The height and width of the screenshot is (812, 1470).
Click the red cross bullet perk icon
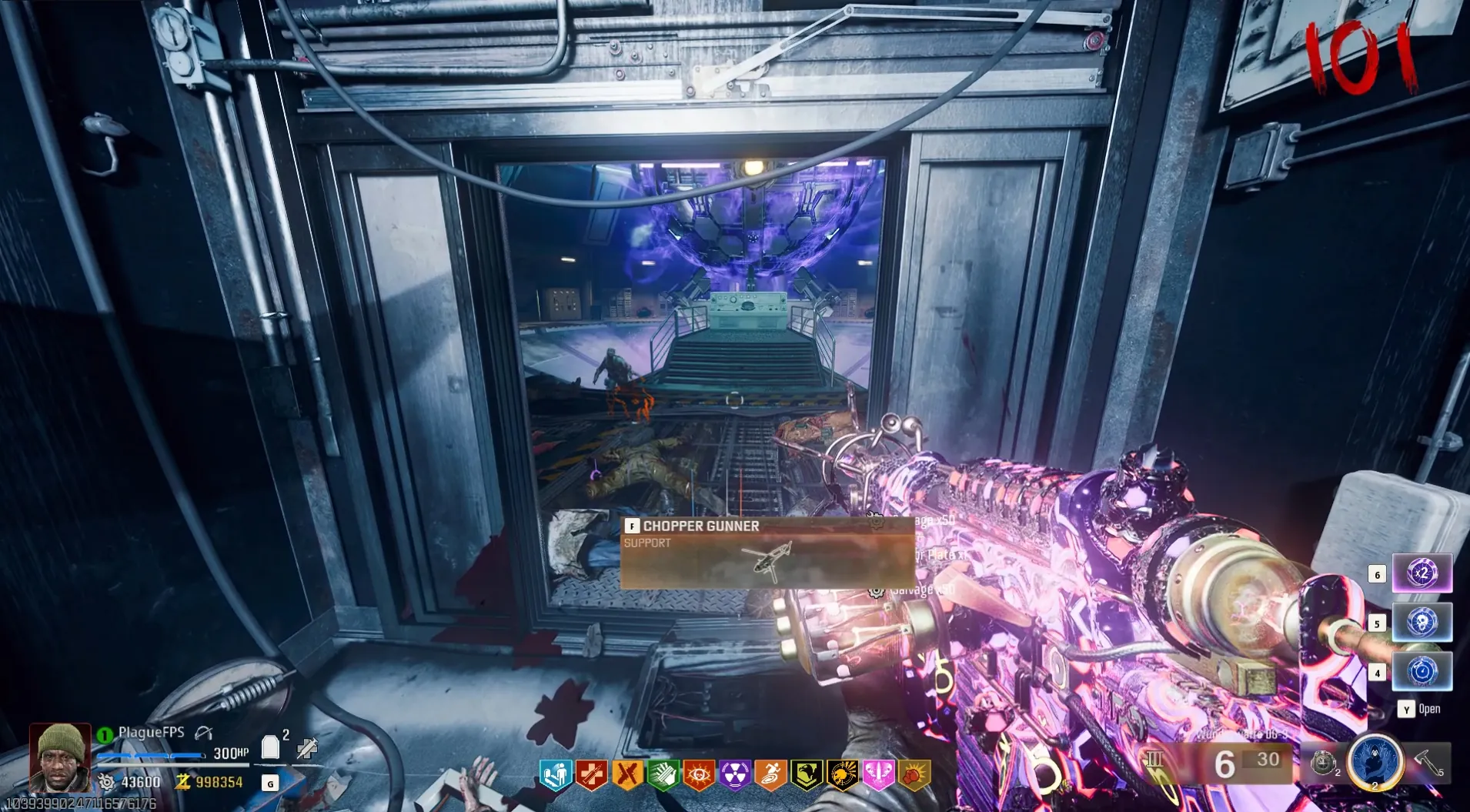590,775
